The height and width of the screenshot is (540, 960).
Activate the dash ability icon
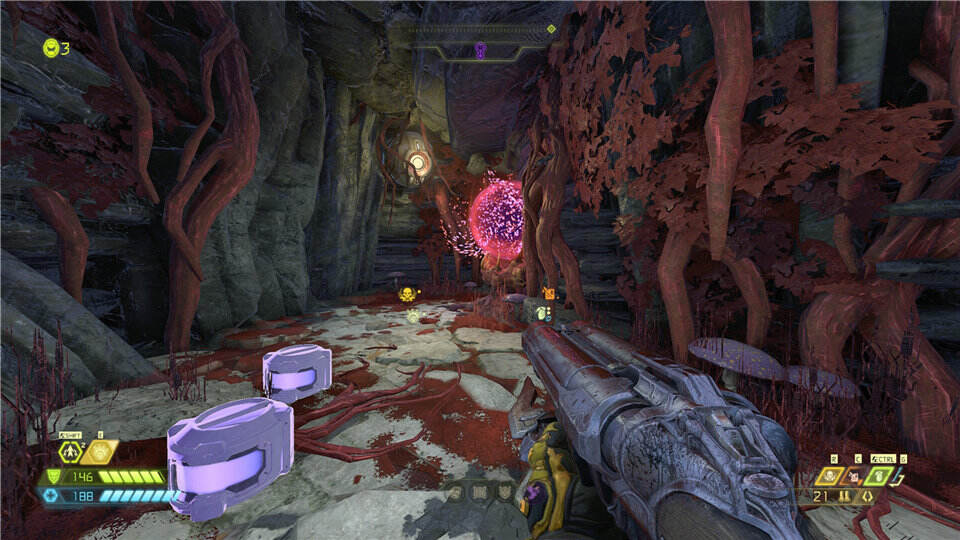point(71,453)
